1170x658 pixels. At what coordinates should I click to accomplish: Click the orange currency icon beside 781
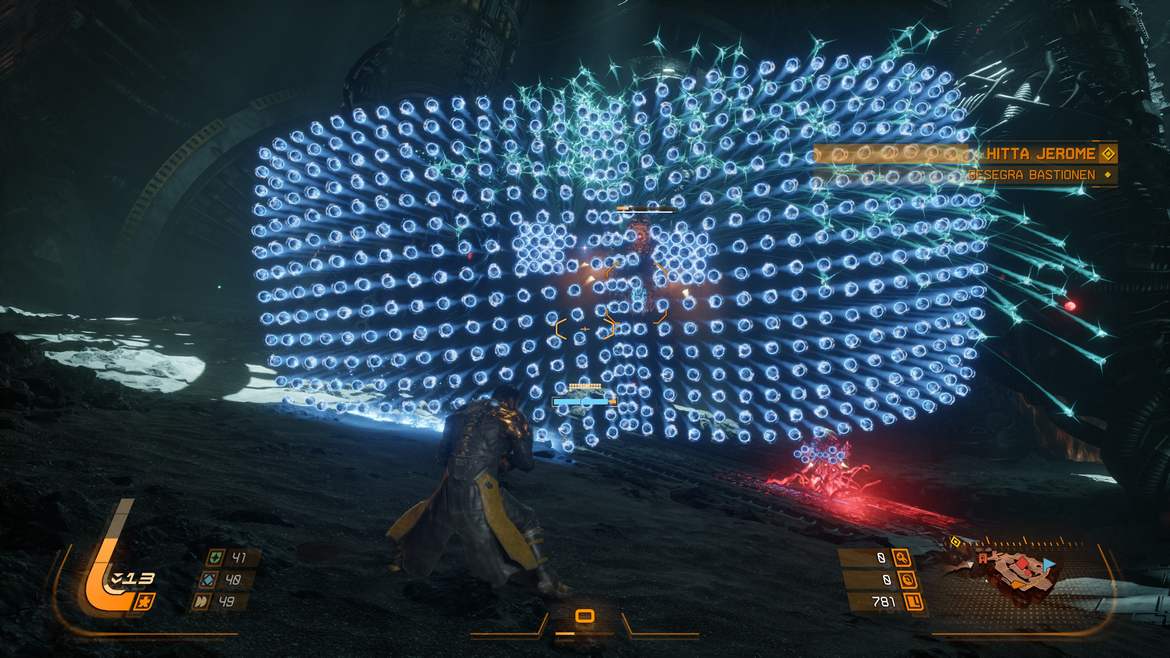click(x=912, y=602)
